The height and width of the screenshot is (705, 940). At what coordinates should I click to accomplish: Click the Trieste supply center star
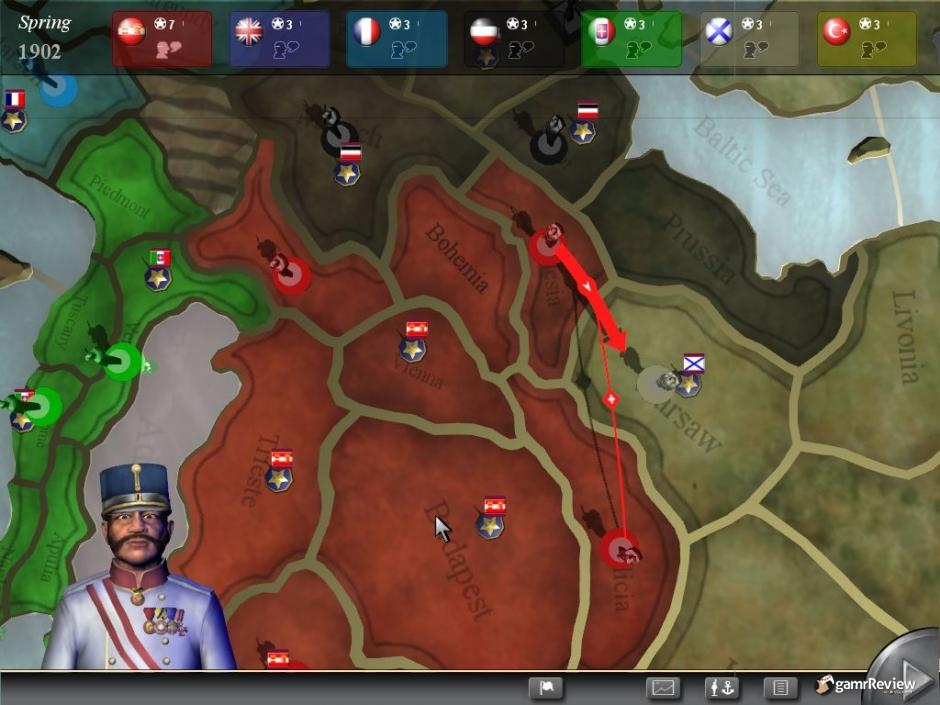click(279, 479)
